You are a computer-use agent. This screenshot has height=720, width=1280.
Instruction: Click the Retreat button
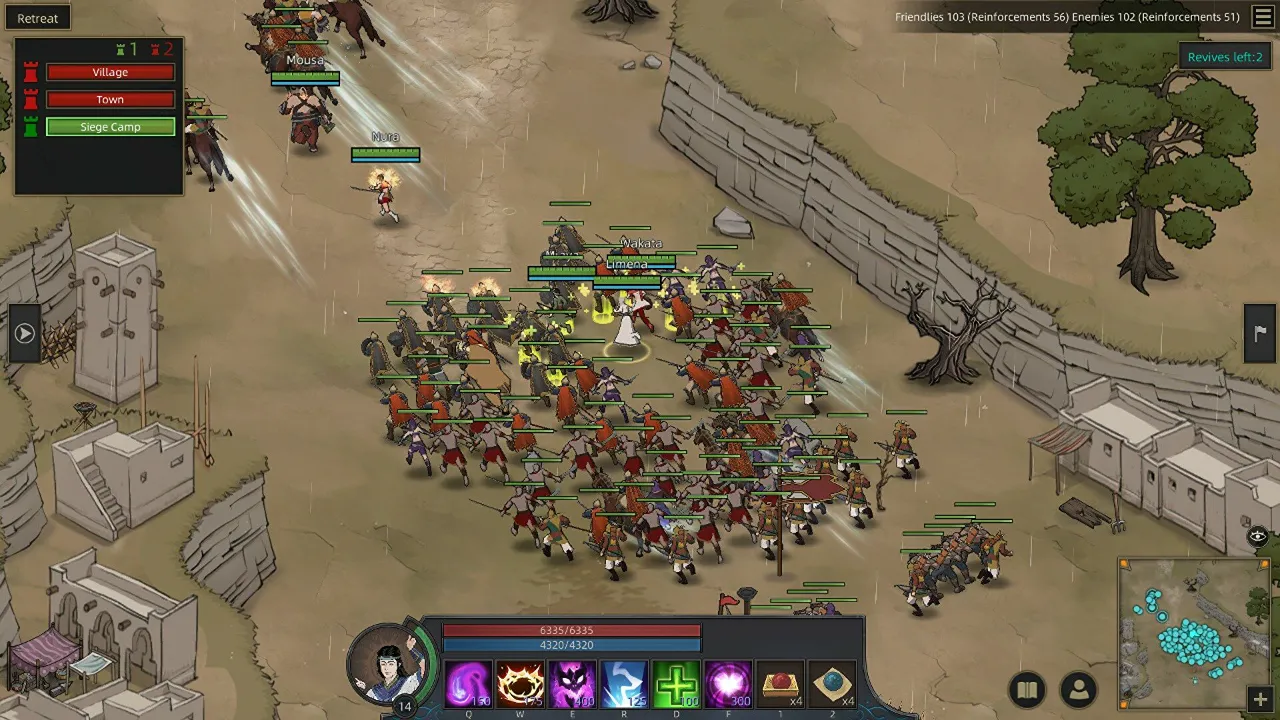[x=38, y=18]
